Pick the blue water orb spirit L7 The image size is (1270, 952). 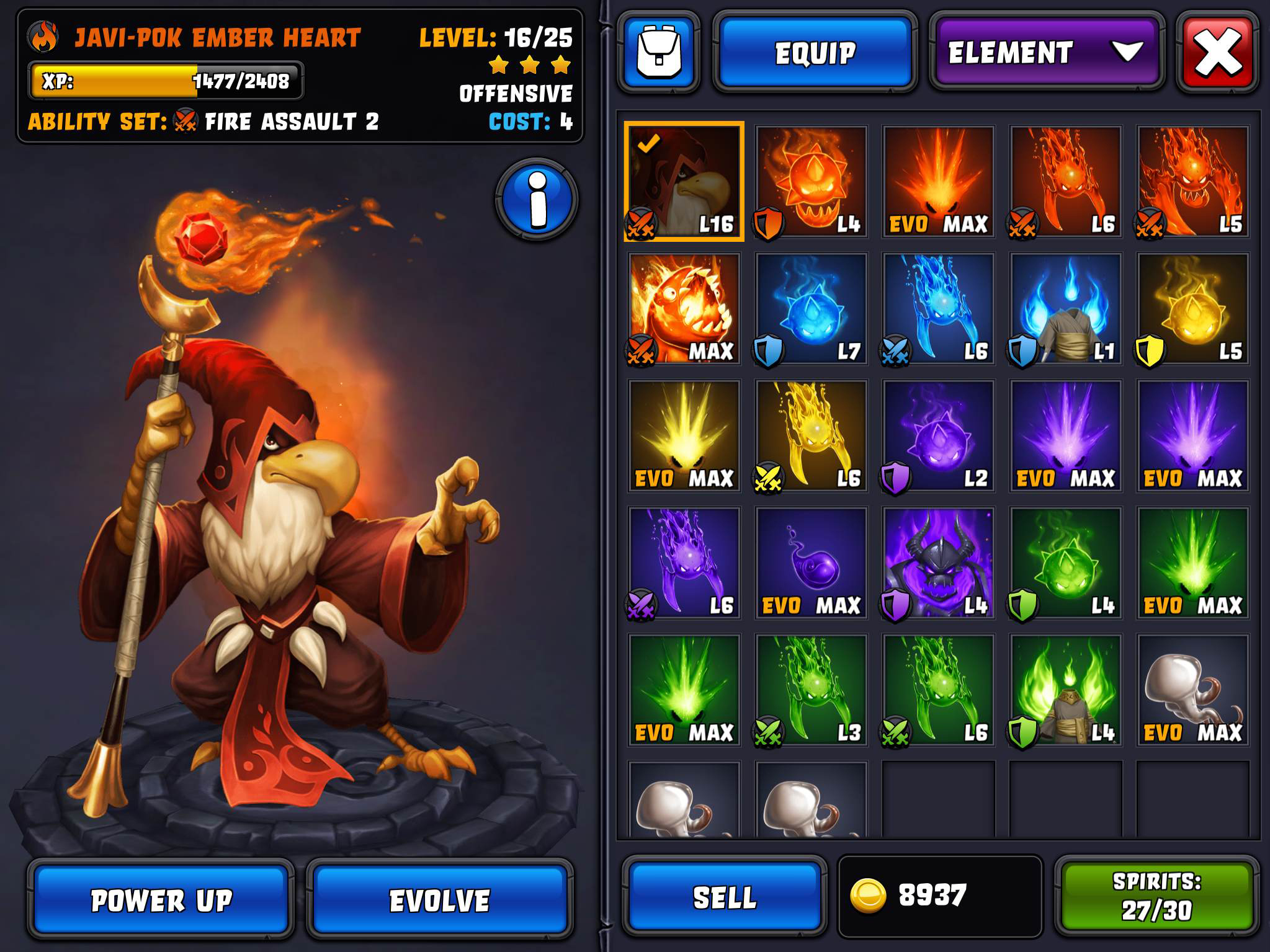(811, 308)
